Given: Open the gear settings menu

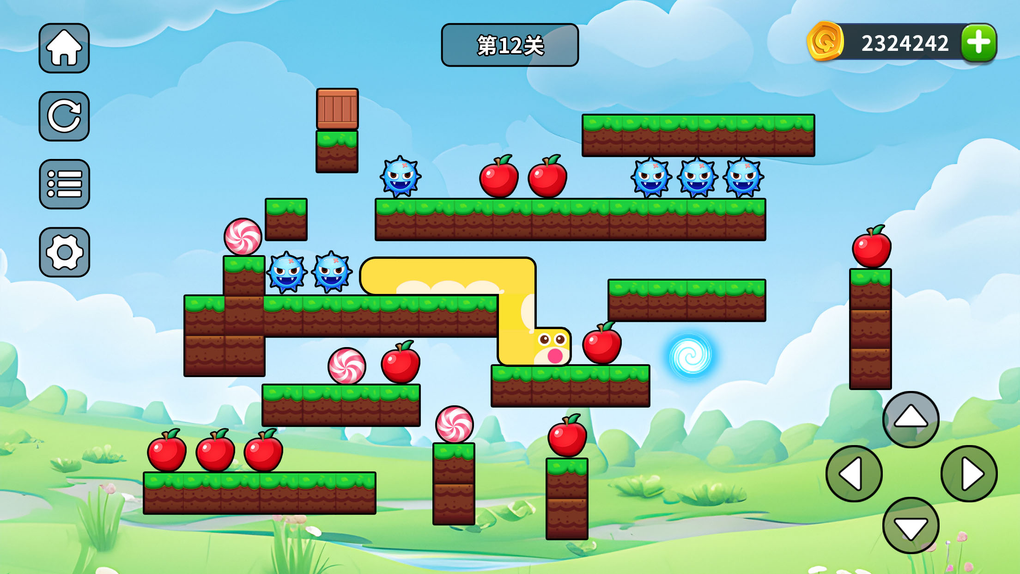Looking at the screenshot, I should point(64,252).
